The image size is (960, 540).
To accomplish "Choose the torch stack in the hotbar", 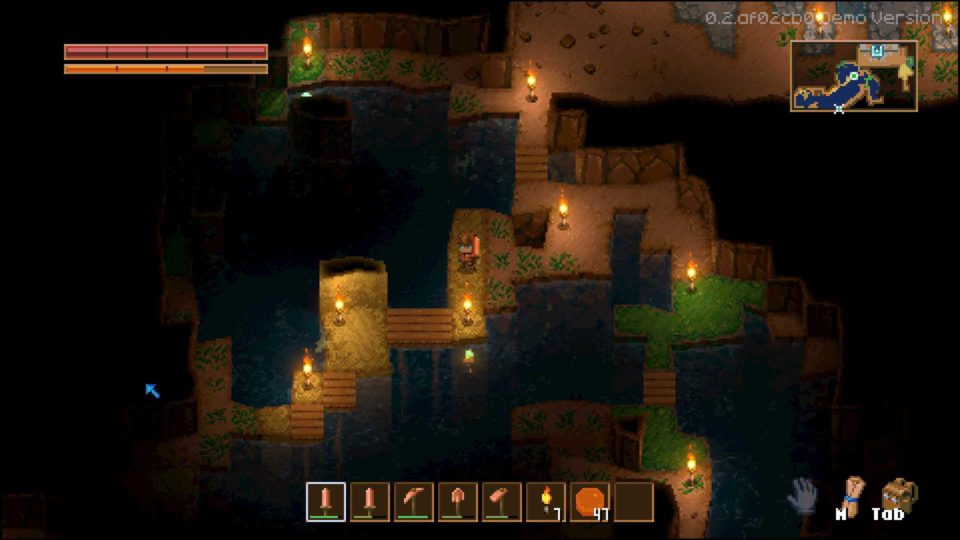I will 546,501.
